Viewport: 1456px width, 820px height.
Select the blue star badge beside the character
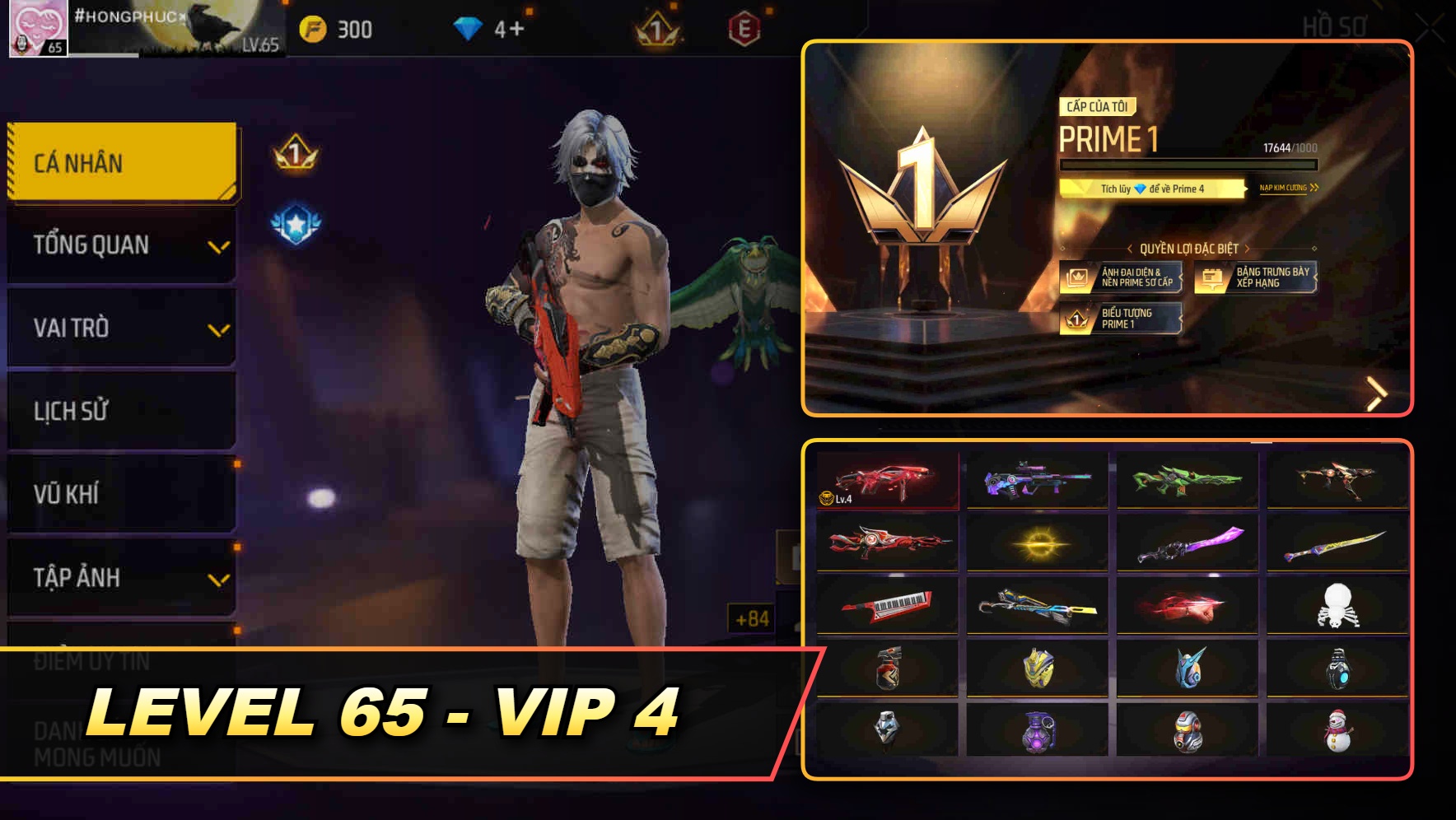pyautogui.click(x=296, y=220)
